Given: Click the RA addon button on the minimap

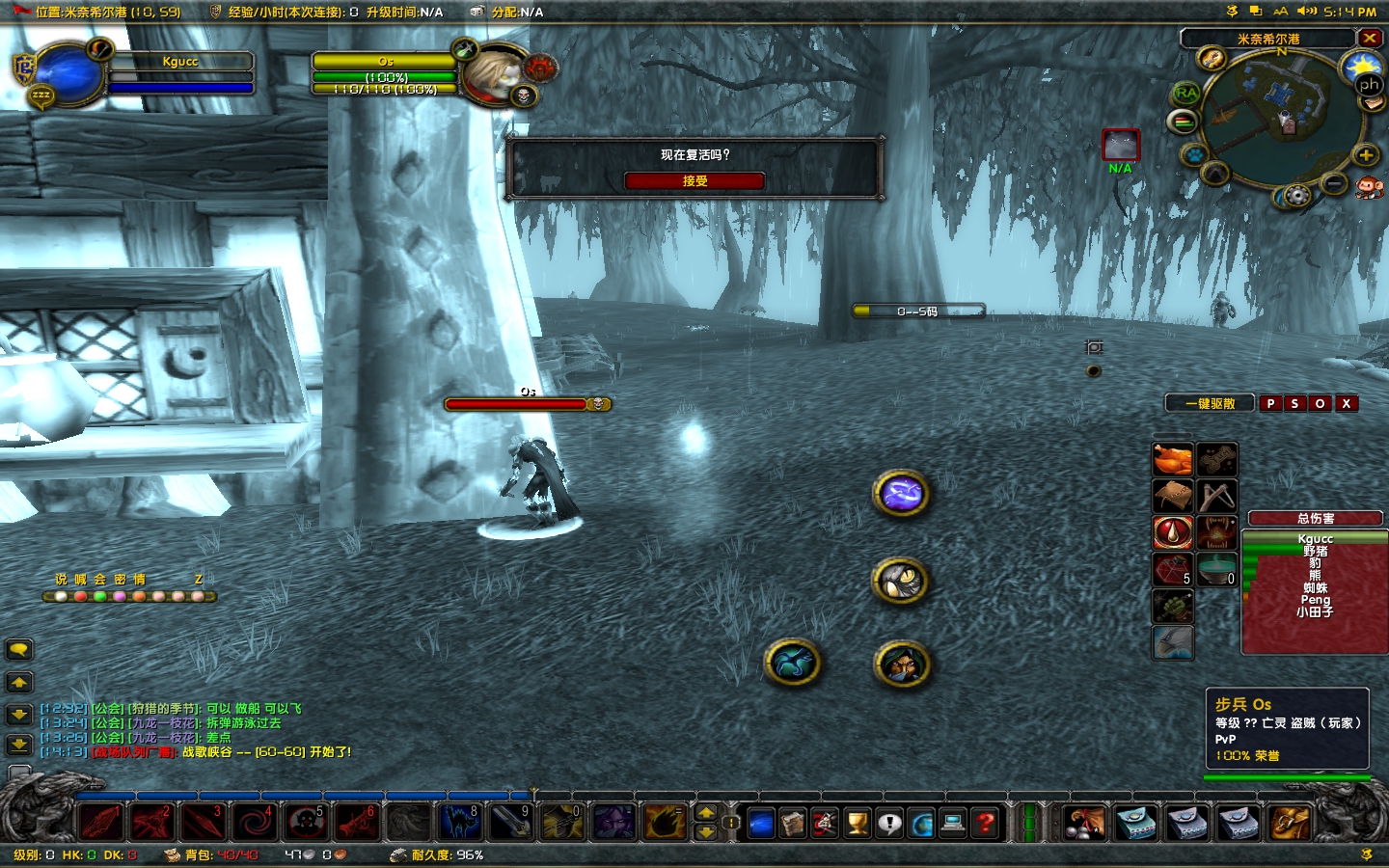Looking at the screenshot, I should [1185, 93].
